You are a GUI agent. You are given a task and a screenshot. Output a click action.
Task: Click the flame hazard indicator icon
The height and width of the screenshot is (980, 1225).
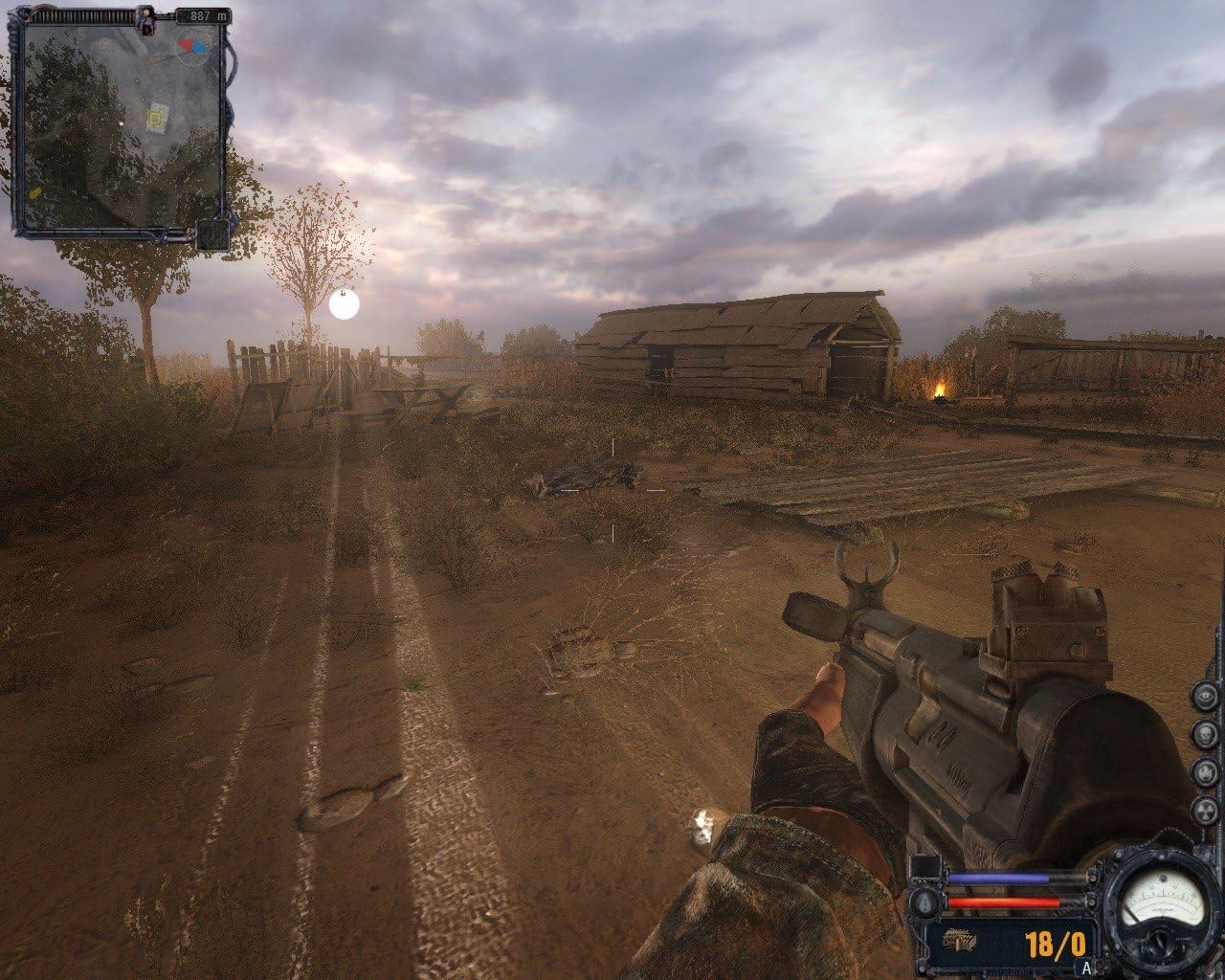[x=1206, y=772]
